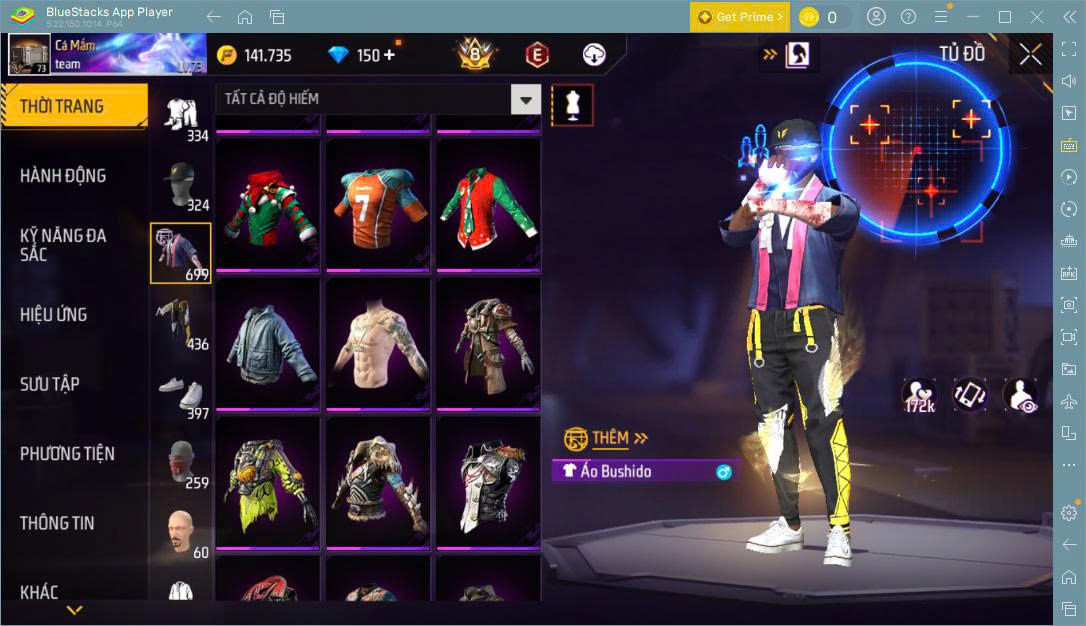1086x626 pixels.
Task: Click the BlueStacks Get Prime button
Action: pos(739,17)
